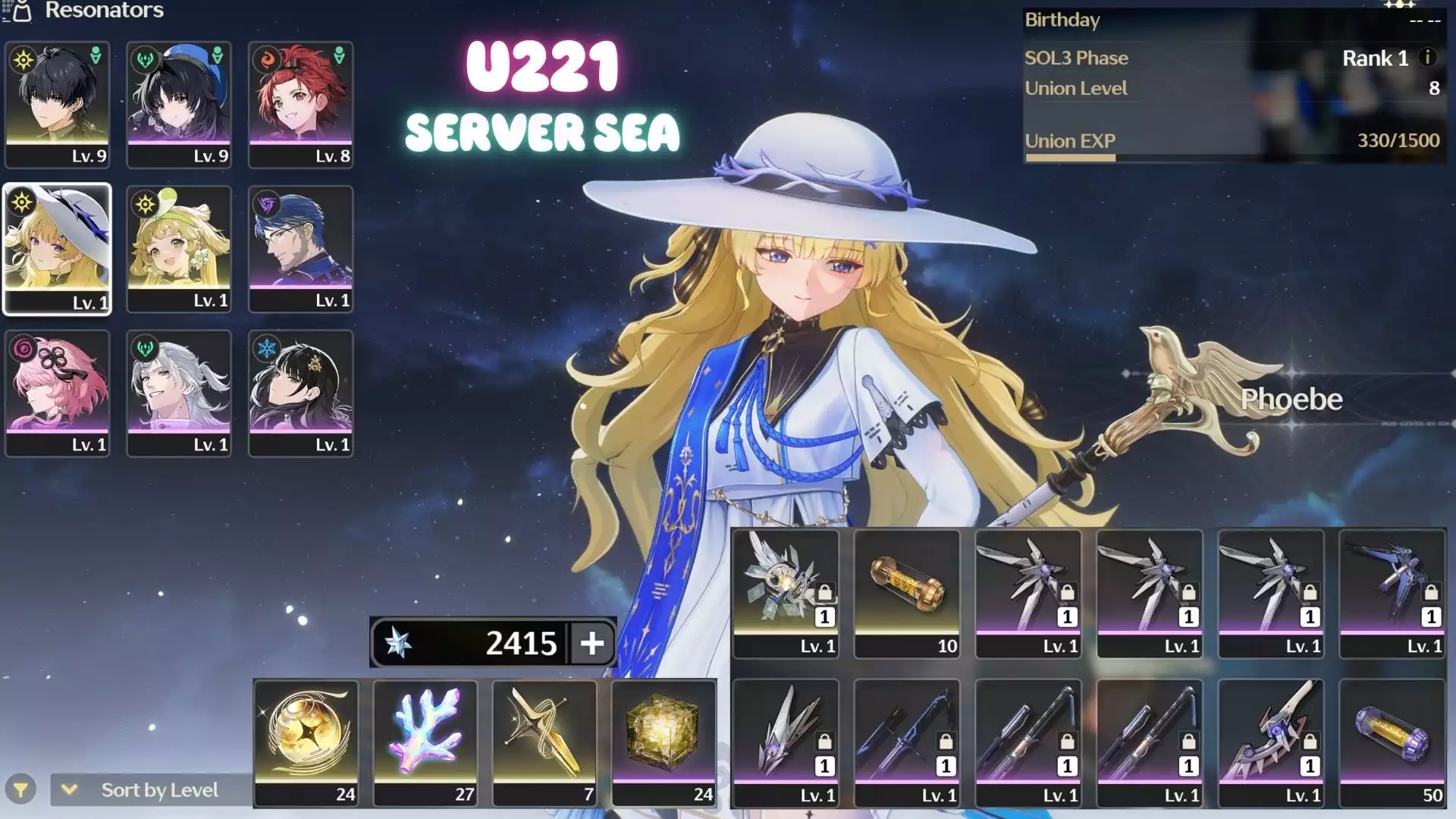Pick the silver-haired male resonator

coord(179,392)
